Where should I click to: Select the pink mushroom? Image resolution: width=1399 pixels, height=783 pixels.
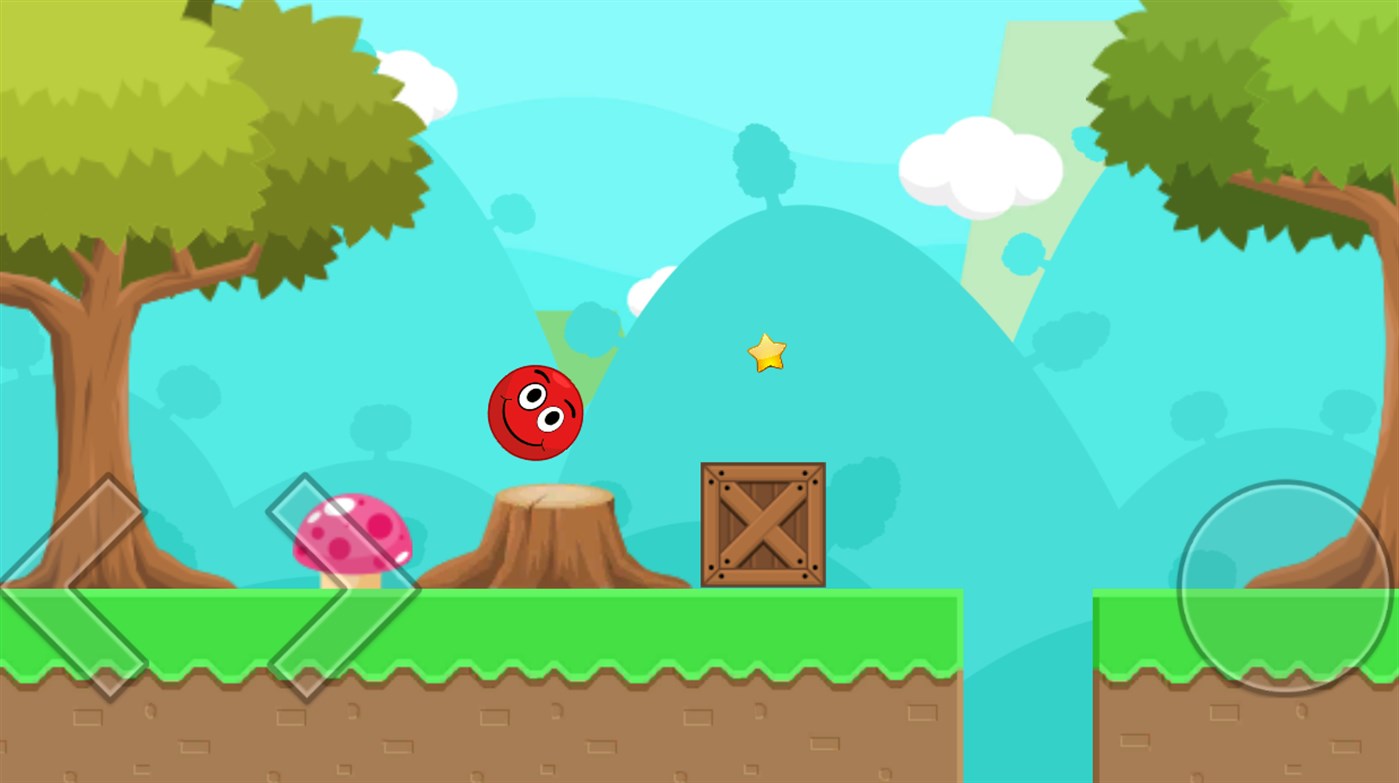(x=350, y=535)
